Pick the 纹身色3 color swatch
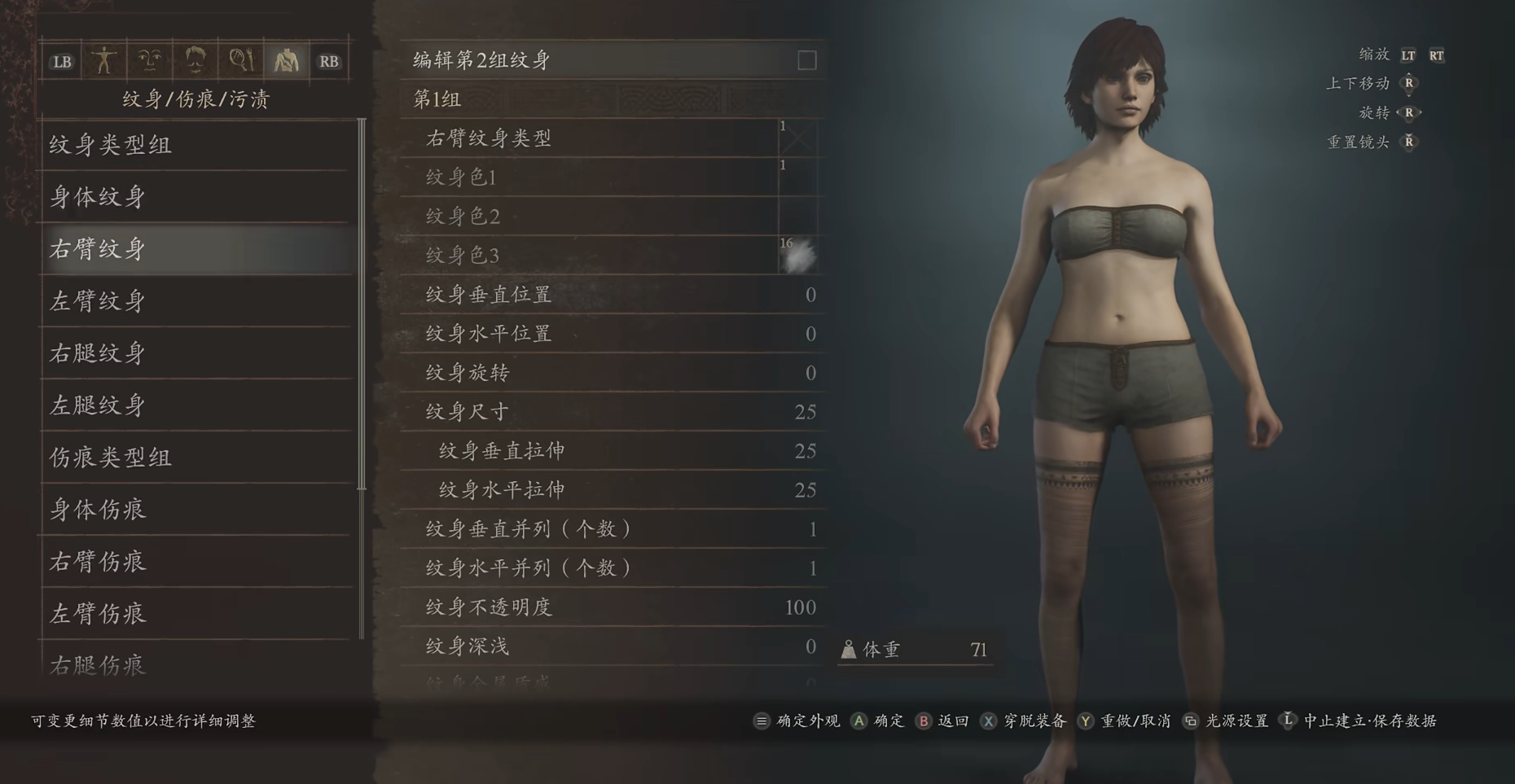This screenshot has width=1515, height=784. coord(797,256)
